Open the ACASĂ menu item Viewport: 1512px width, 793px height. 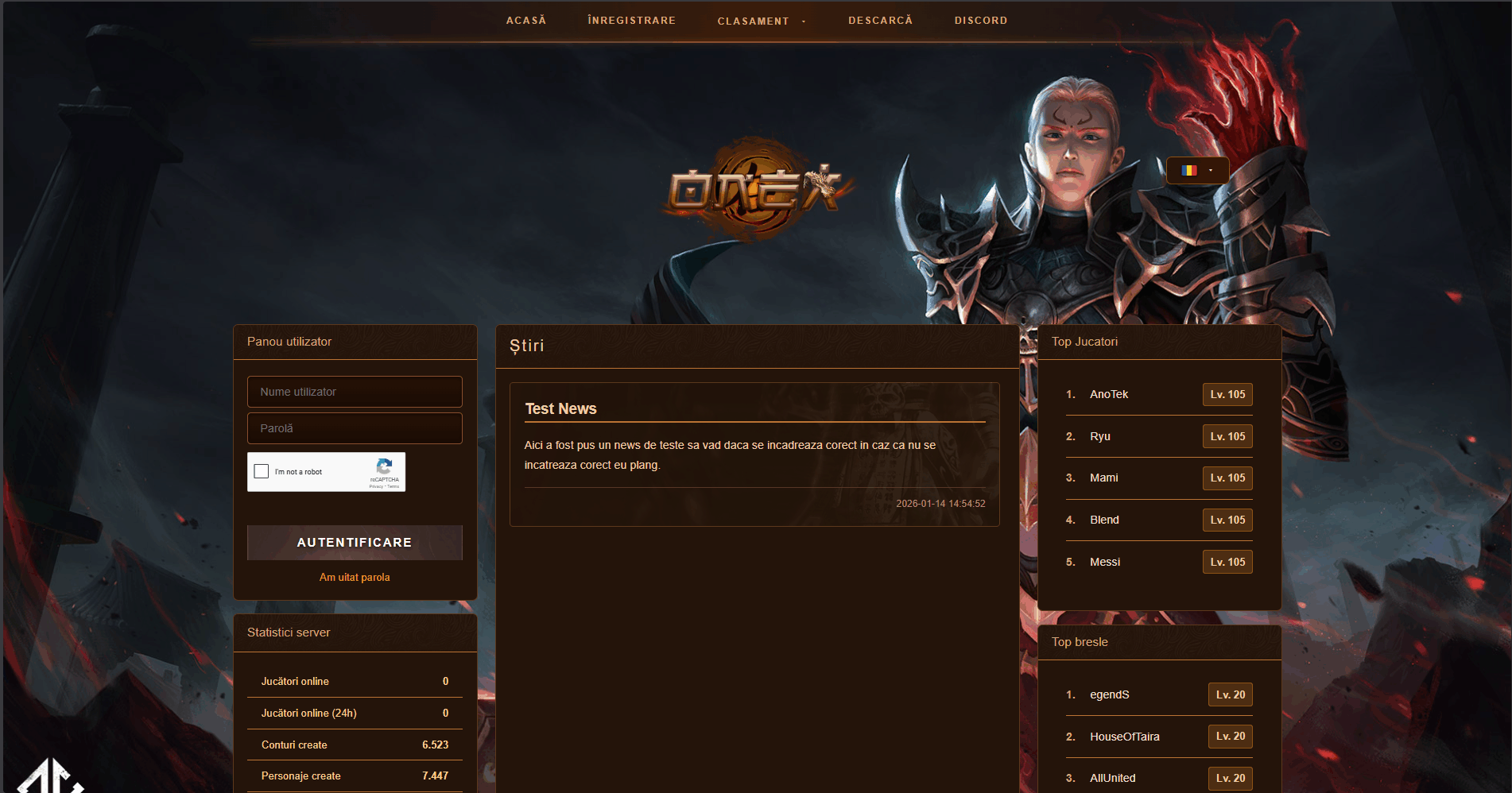coord(525,20)
